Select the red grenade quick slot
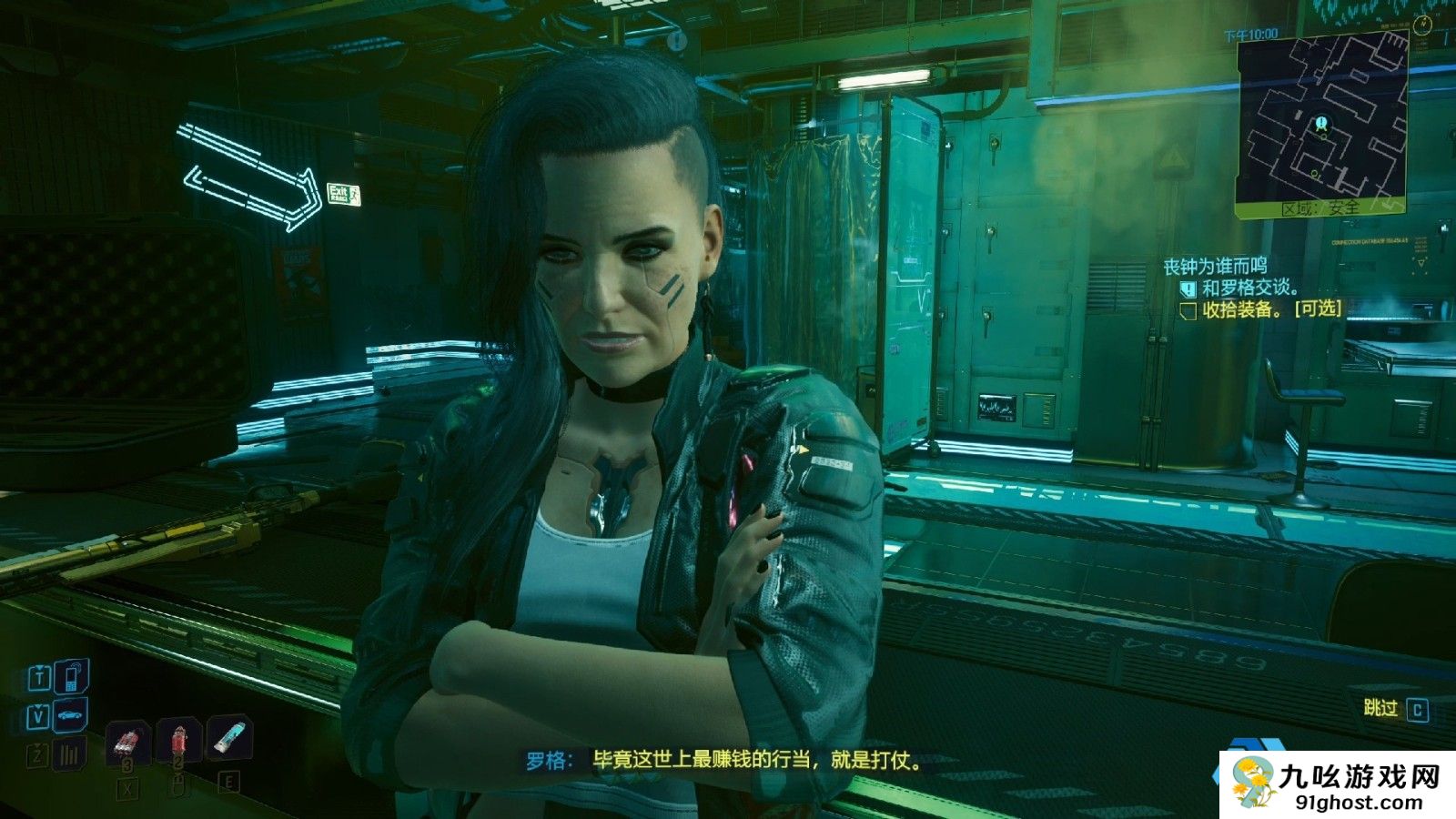Viewport: 1456px width, 819px height. tap(127, 742)
